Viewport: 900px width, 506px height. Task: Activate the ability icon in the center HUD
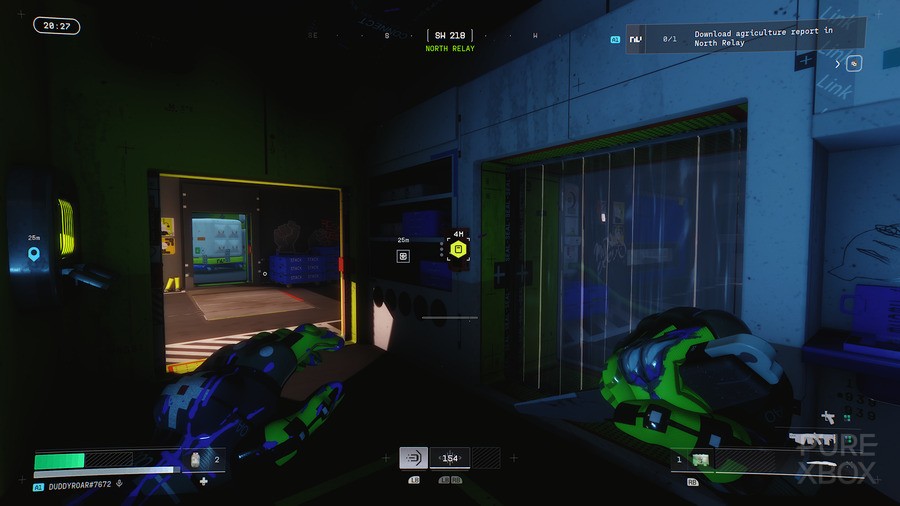point(413,458)
